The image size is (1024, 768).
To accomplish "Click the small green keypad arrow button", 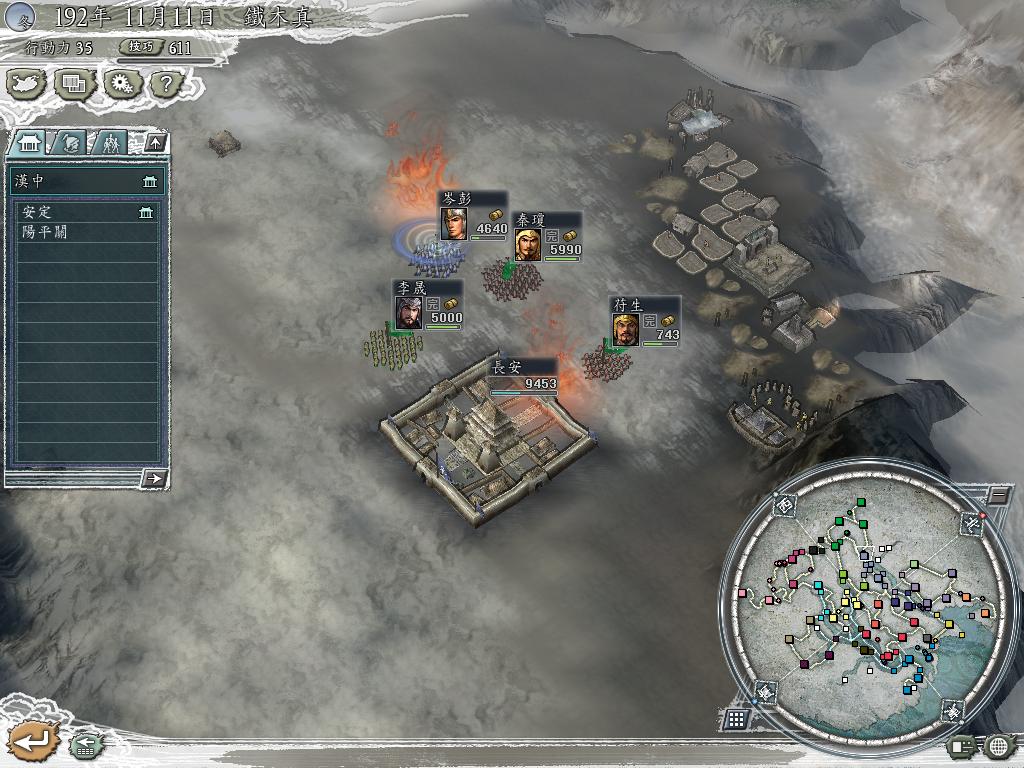I will coord(86,745).
